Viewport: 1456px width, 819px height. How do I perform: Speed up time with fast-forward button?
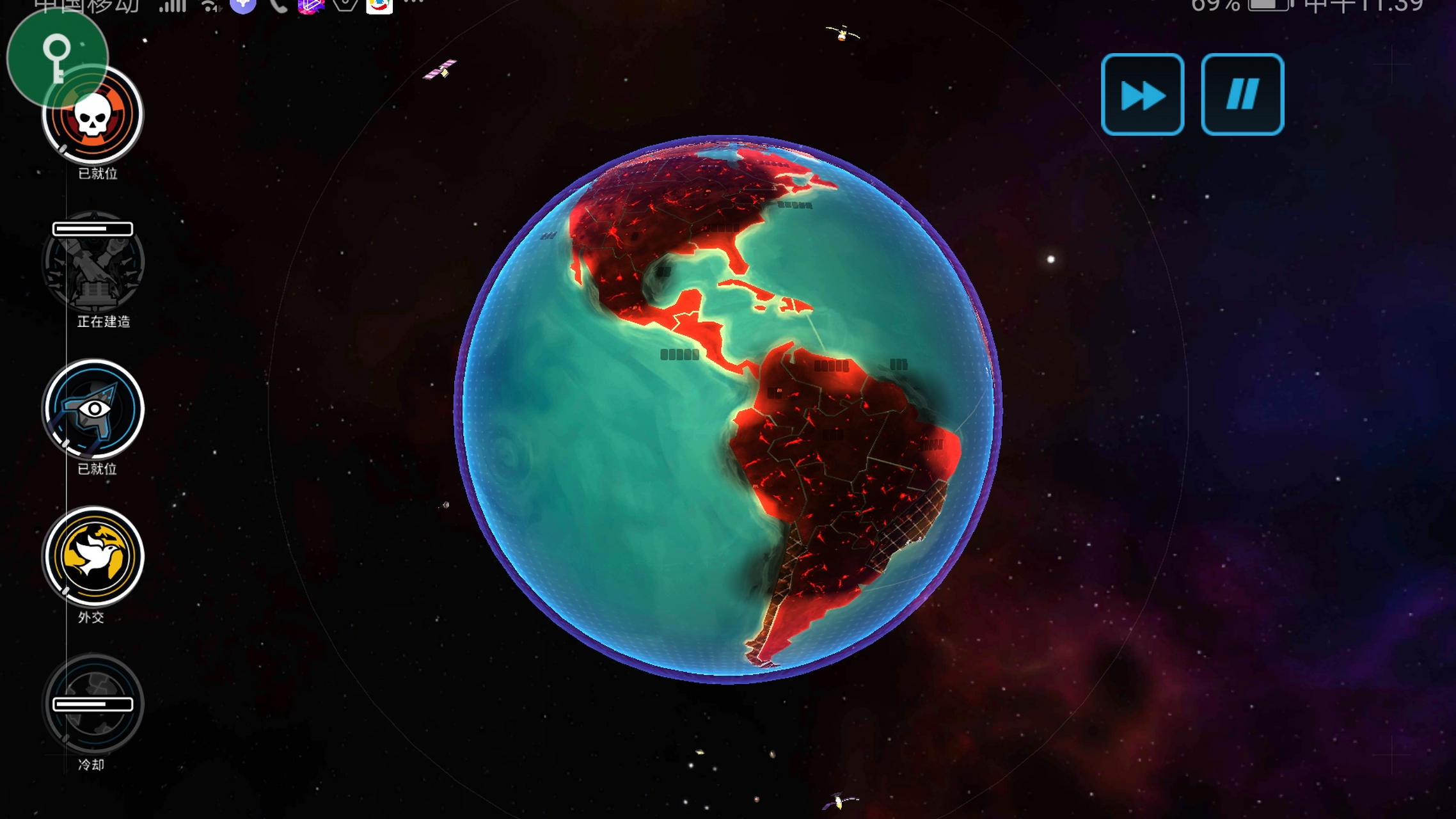1142,95
